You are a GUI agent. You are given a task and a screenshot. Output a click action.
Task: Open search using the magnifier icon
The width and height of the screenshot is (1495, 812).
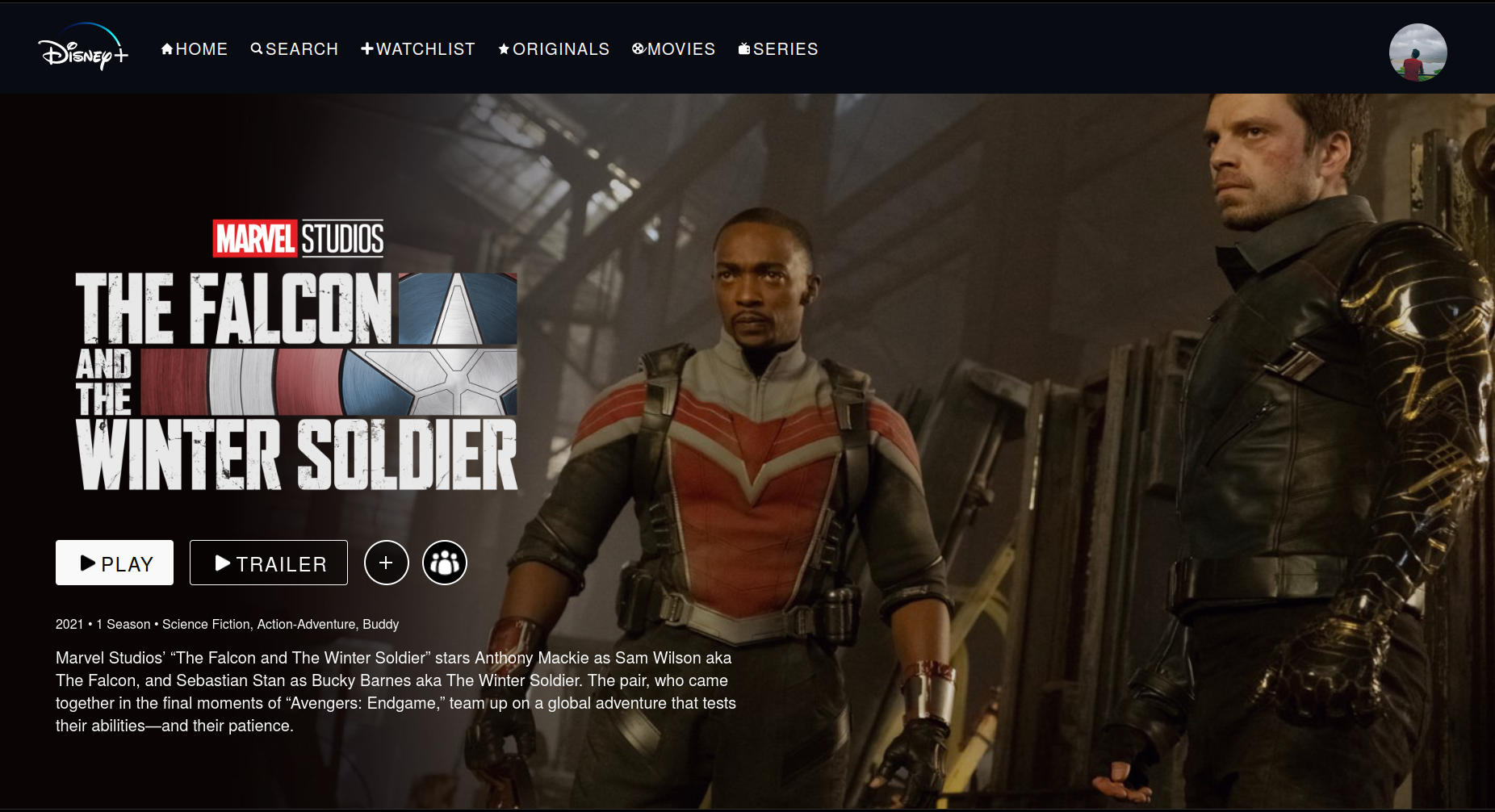tap(257, 48)
